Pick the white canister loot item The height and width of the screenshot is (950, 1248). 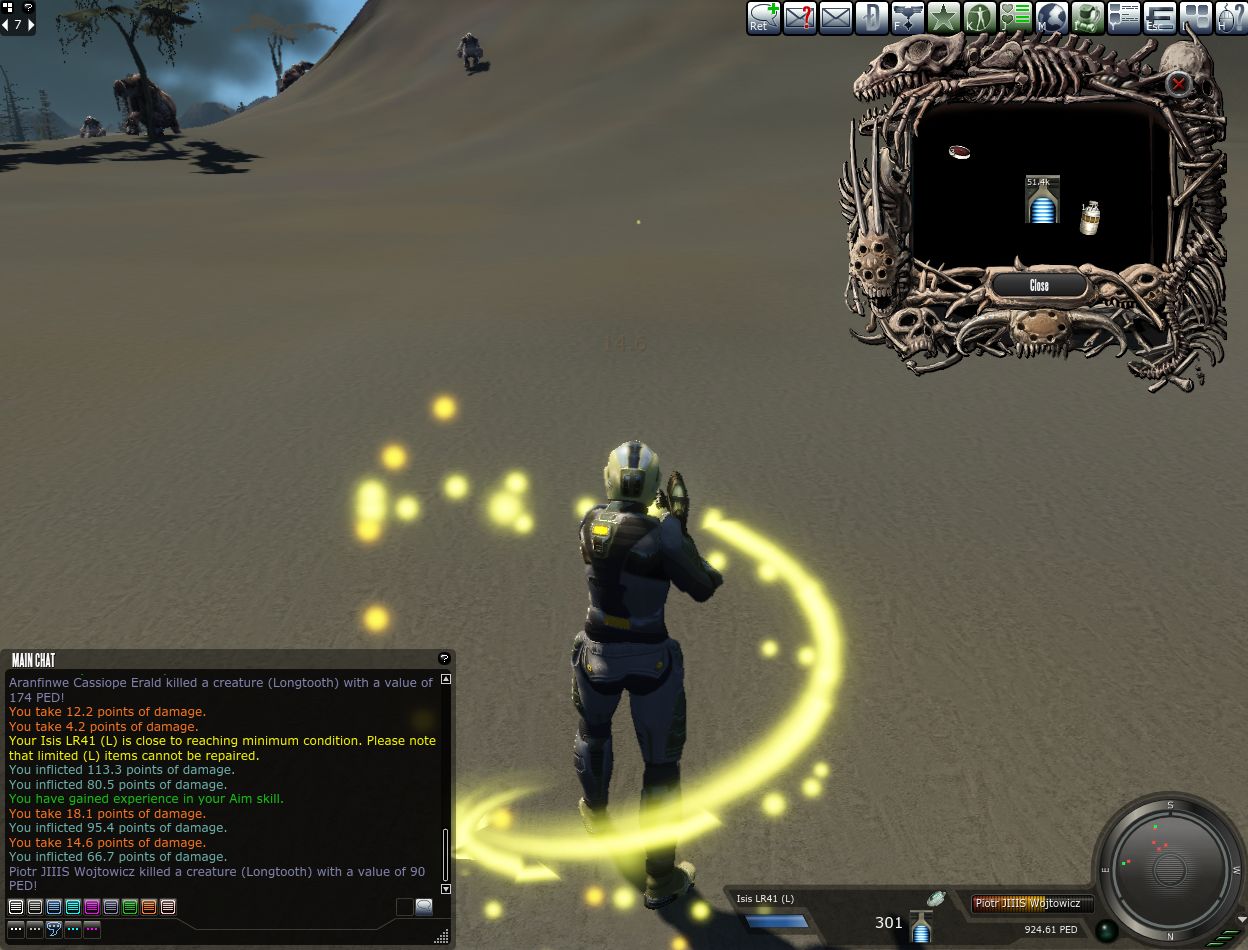(1089, 218)
